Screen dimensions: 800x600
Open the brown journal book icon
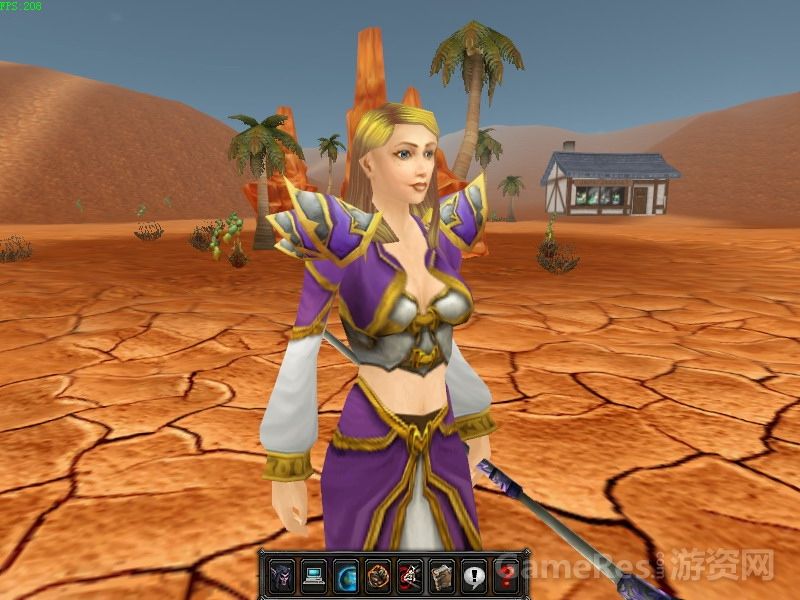(x=442, y=574)
